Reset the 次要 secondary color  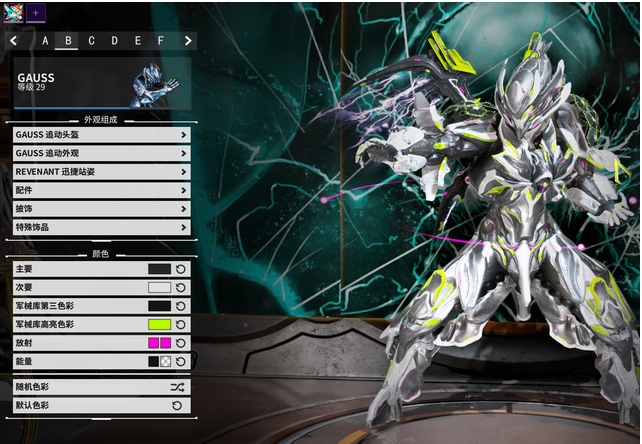[181, 288]
